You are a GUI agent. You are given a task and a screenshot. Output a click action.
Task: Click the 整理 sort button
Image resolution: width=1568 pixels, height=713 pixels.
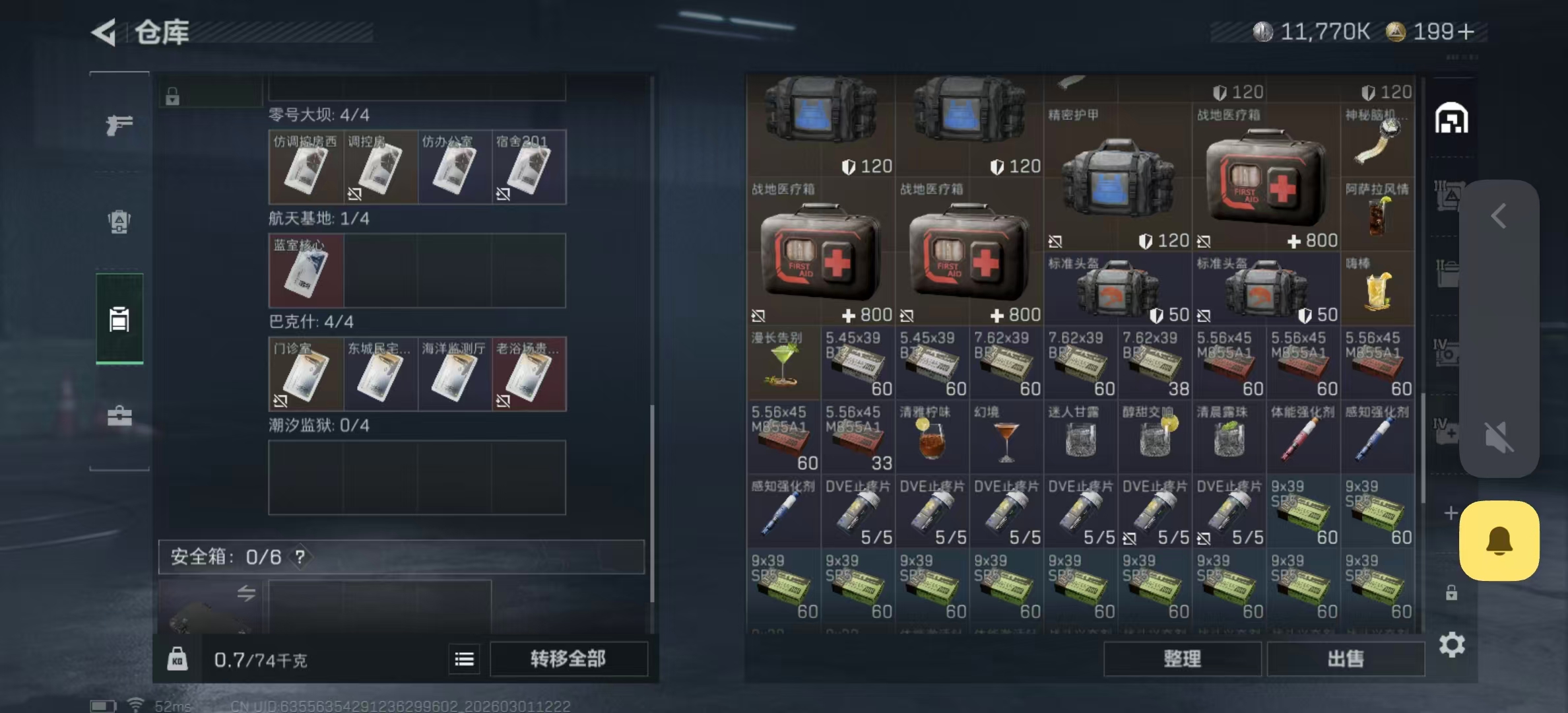point(1182,658)
